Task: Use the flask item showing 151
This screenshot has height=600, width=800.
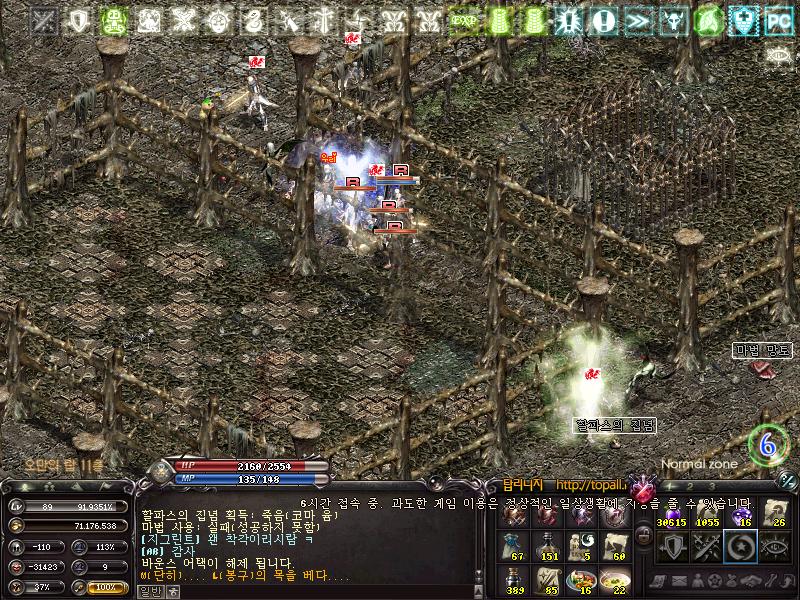Action: tap(546, 546)
